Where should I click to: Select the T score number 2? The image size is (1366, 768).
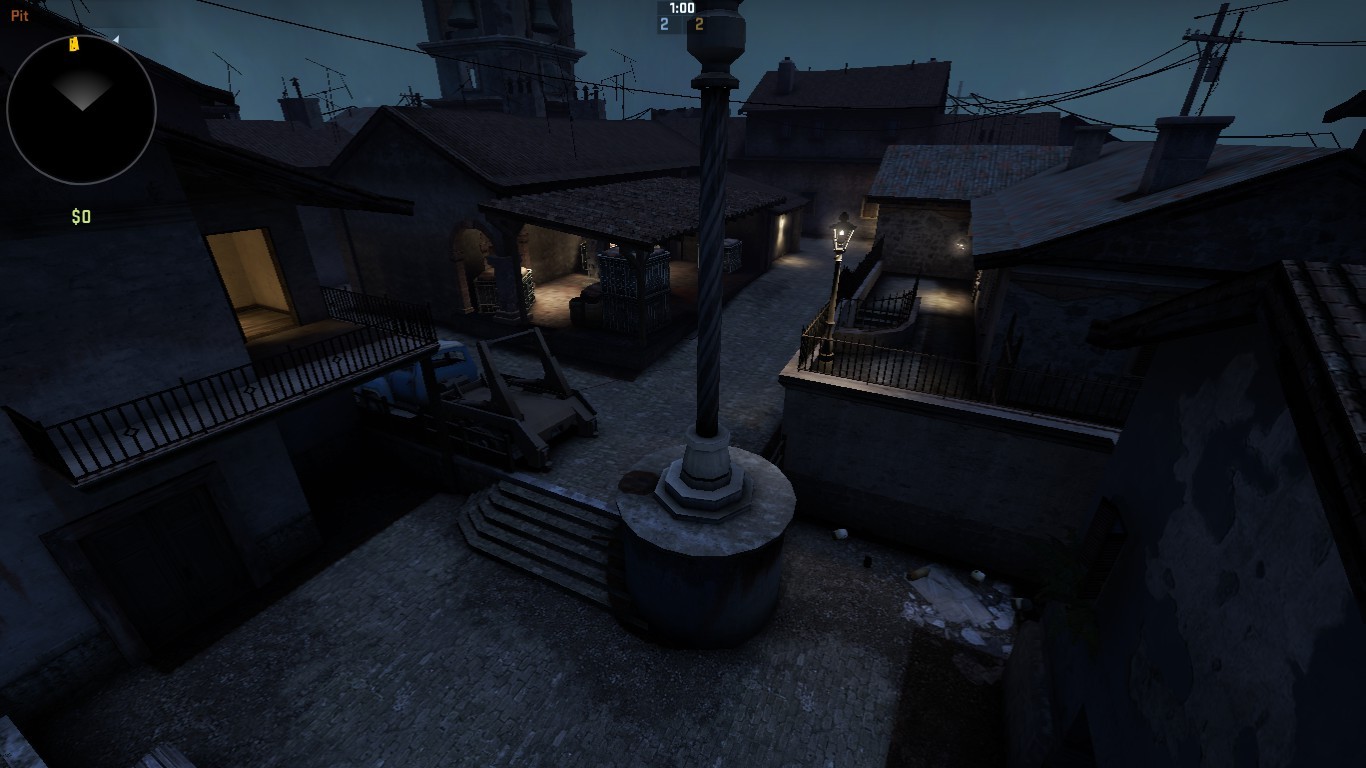coord(700,24)
